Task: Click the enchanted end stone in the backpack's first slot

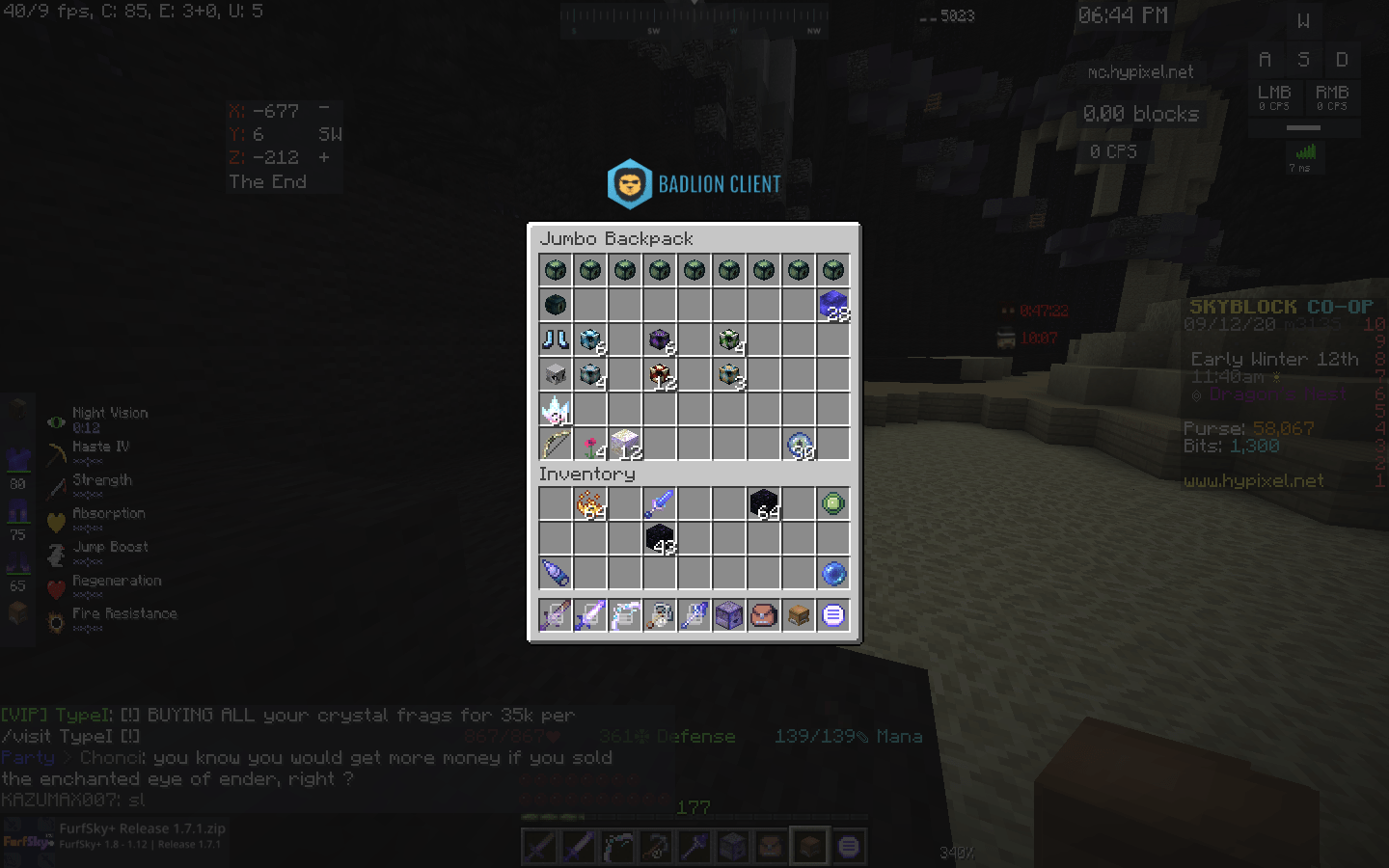Action: (x=555, y=271)
